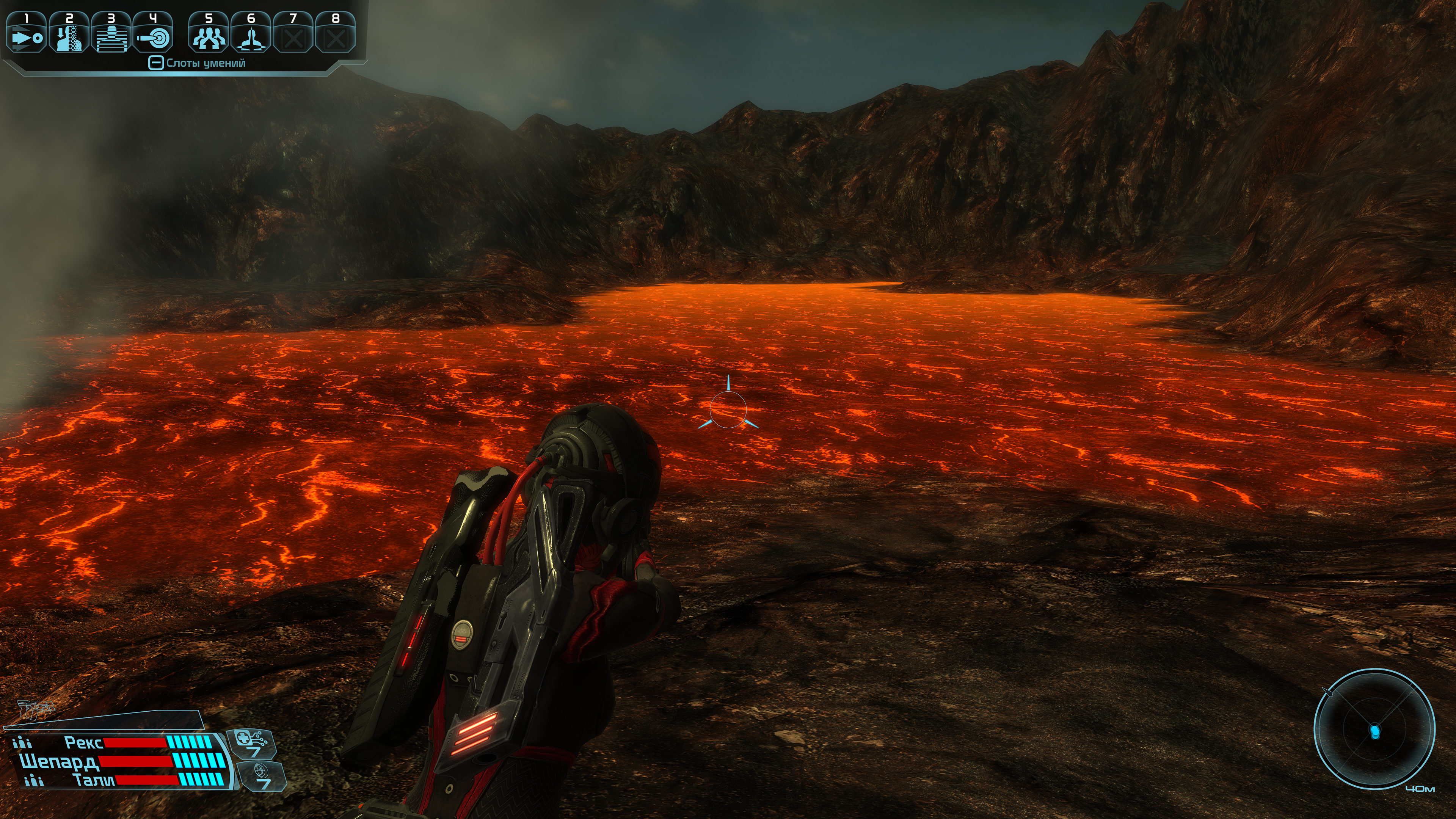Image resolution: width=1456 pixels, height=819 pixels.
Task: Activate the arrow-and-target ability in slot 1
Action: point(26,33)
